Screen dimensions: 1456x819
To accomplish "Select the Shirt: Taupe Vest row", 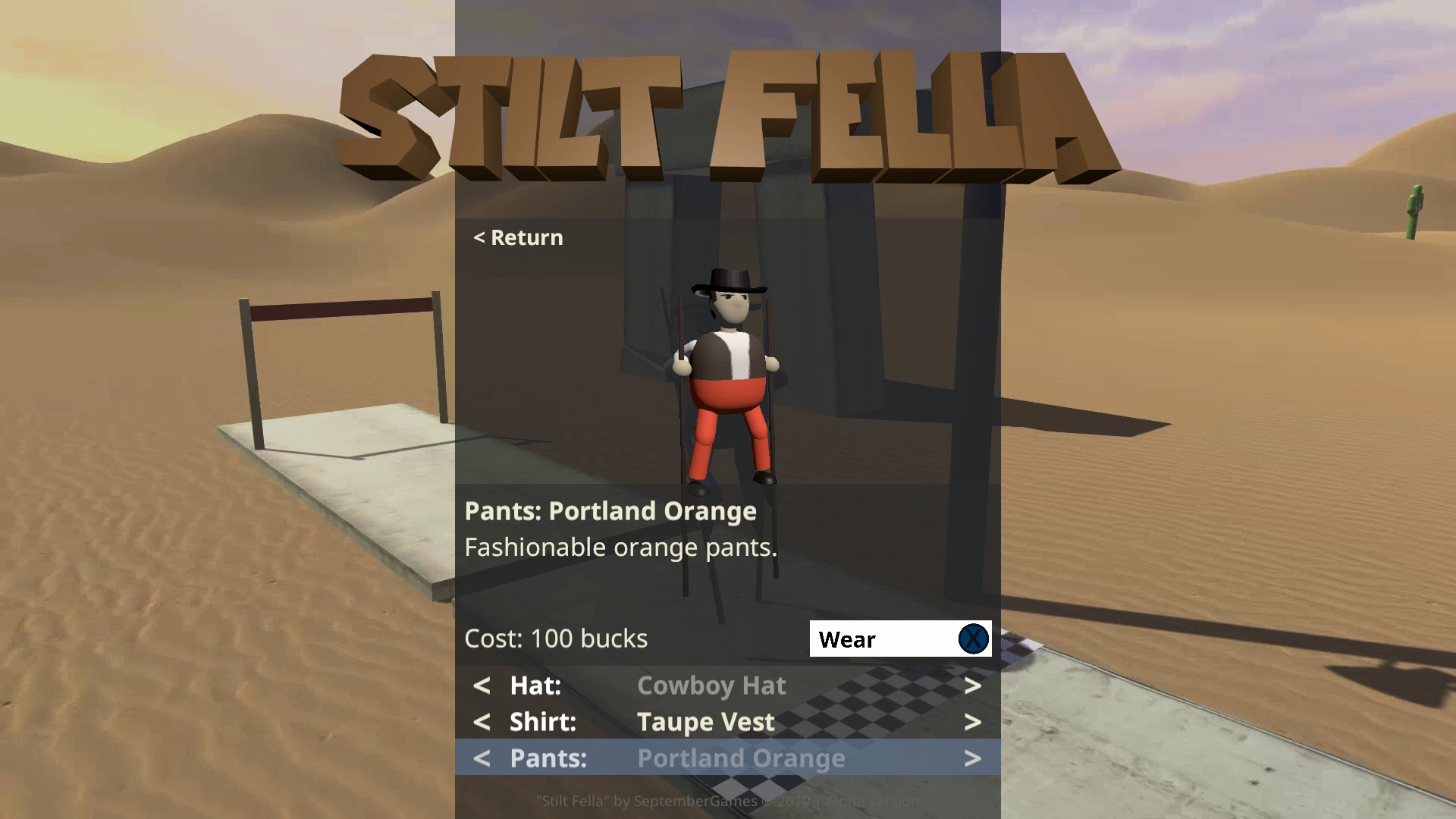I will tap(705, 722).
